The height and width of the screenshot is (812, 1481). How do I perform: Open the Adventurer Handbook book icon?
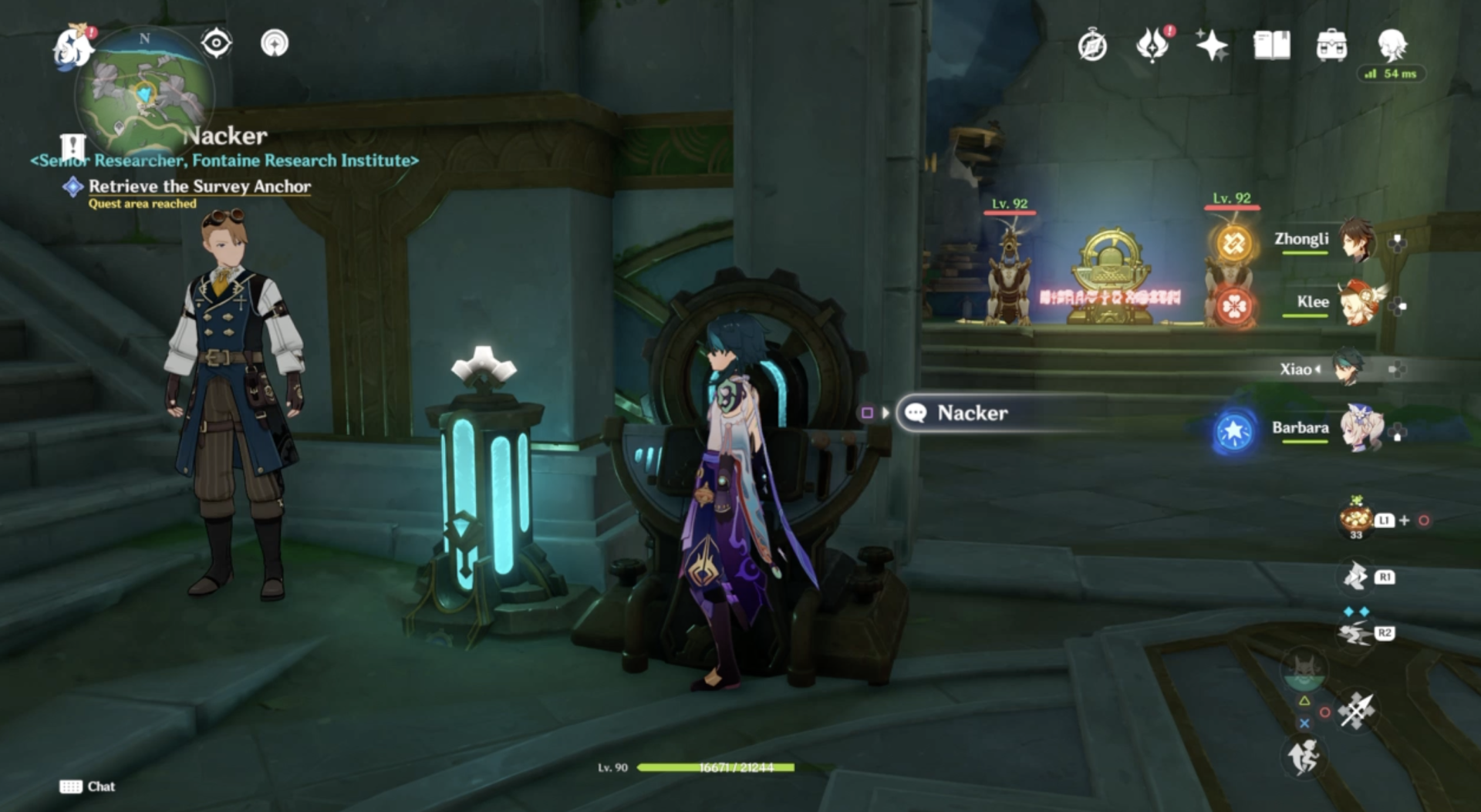pyautogui.click(x=1272, y=45)
